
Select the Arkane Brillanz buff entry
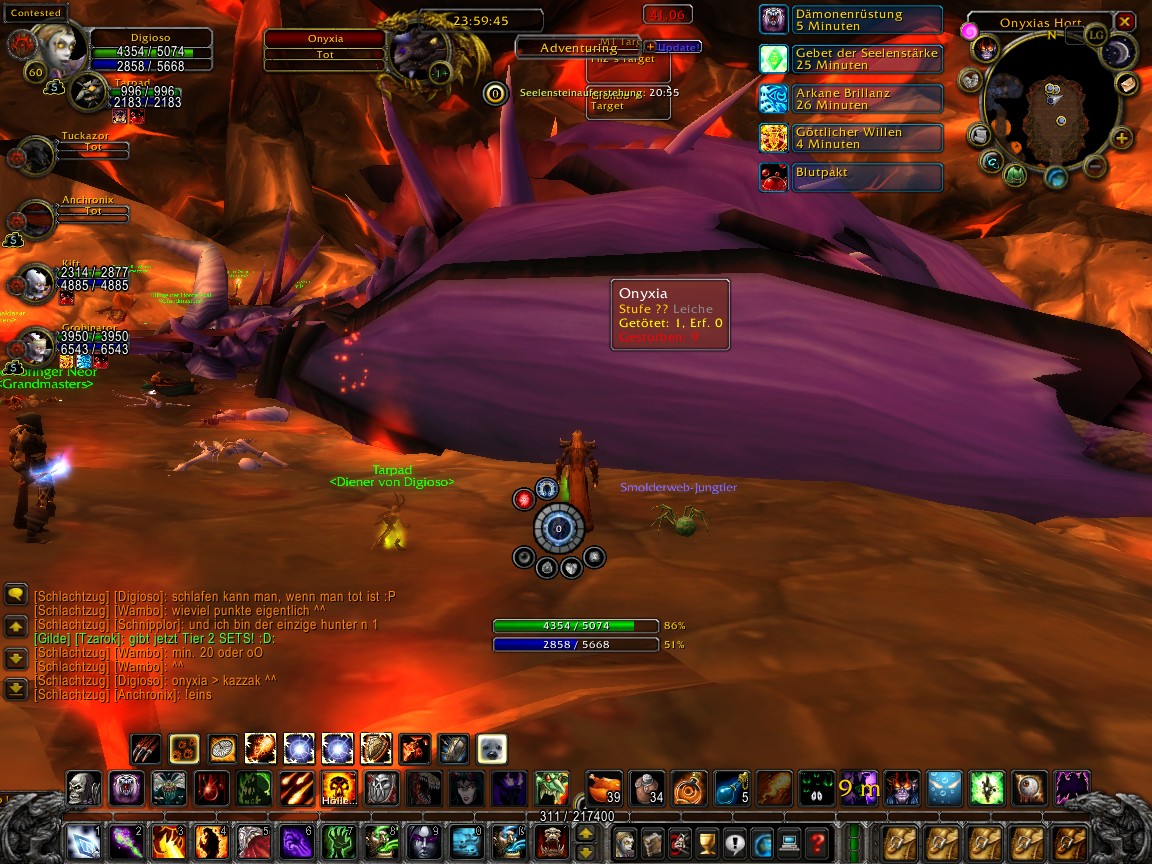[850, 99]
